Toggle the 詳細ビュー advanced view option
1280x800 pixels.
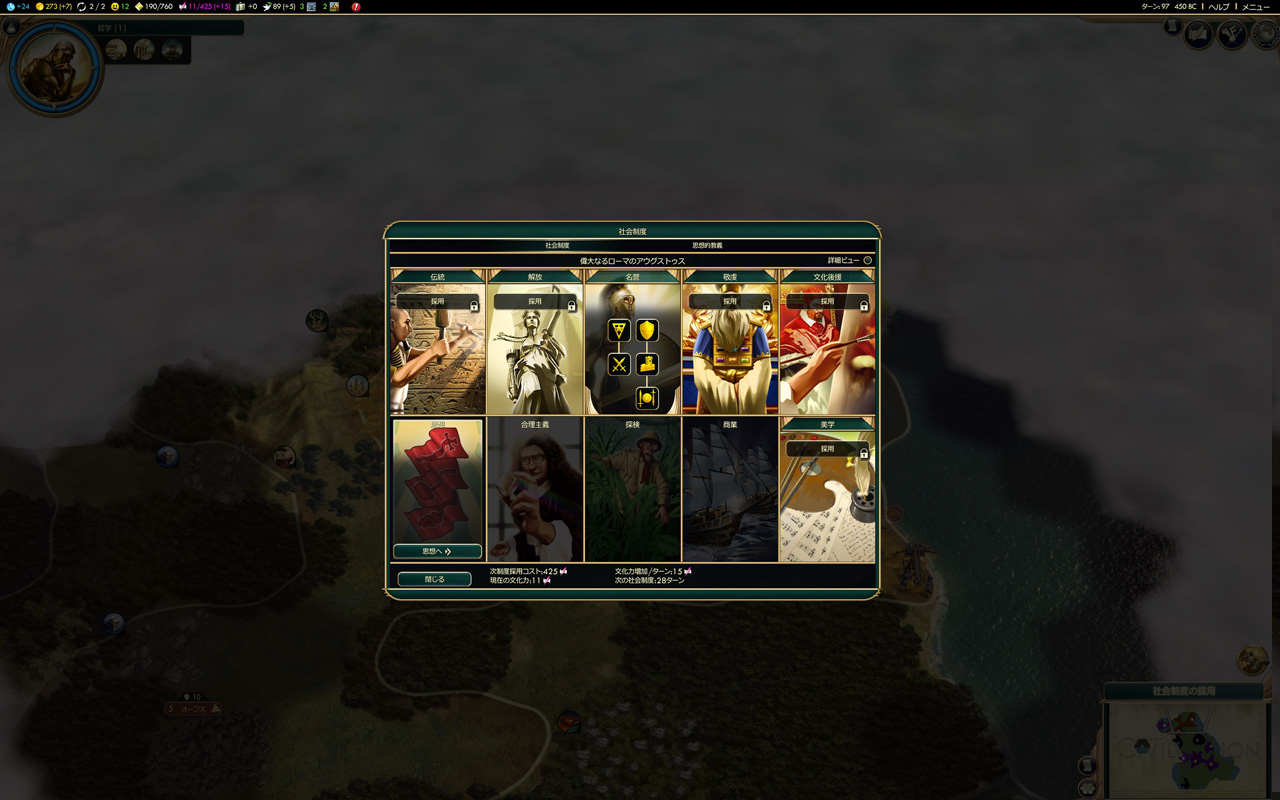[867, 260]
